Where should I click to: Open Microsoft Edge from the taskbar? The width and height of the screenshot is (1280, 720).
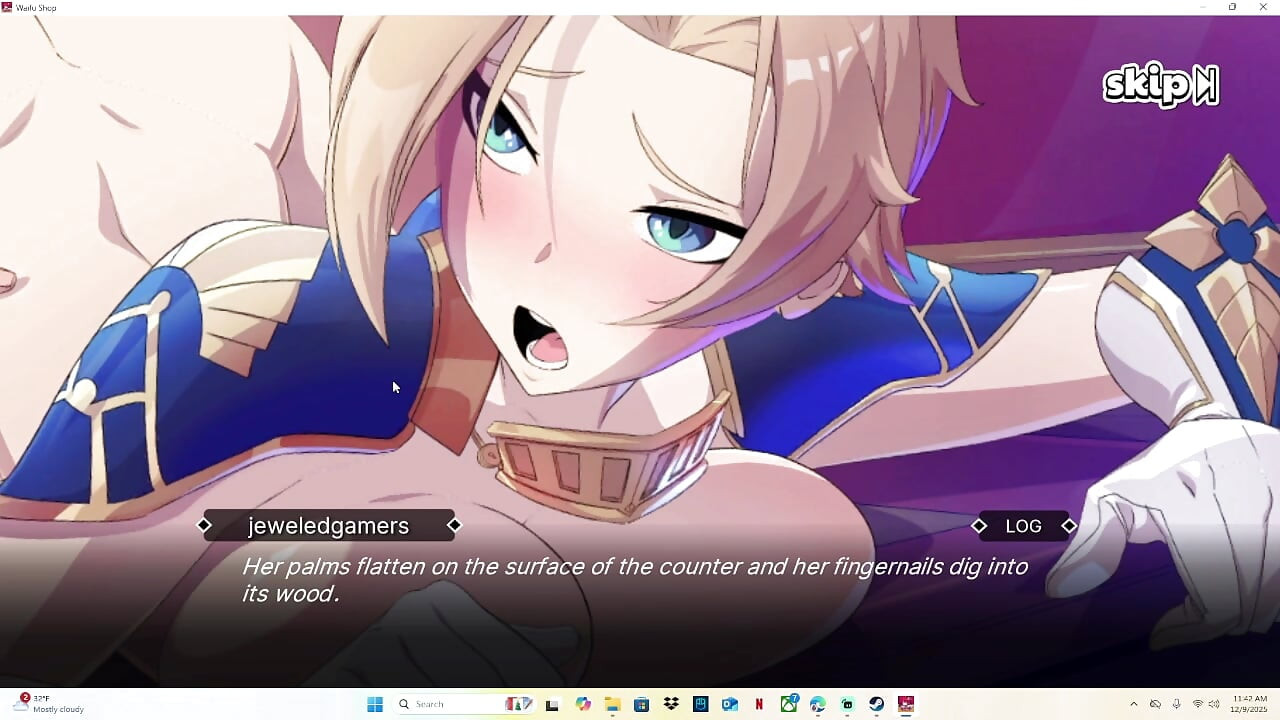816,704
